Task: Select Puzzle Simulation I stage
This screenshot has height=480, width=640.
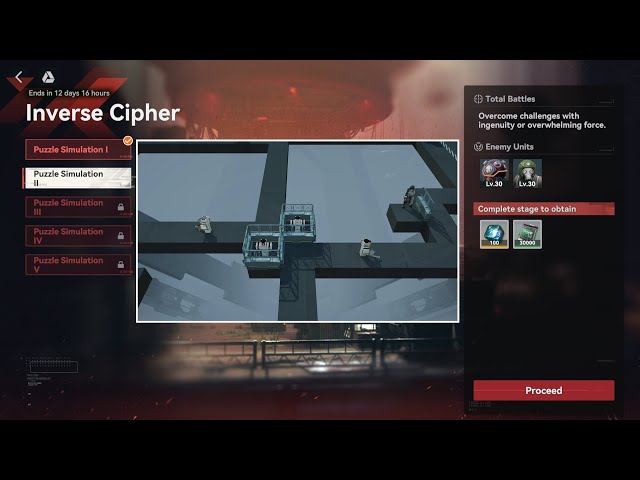Action: pos(78,150)
